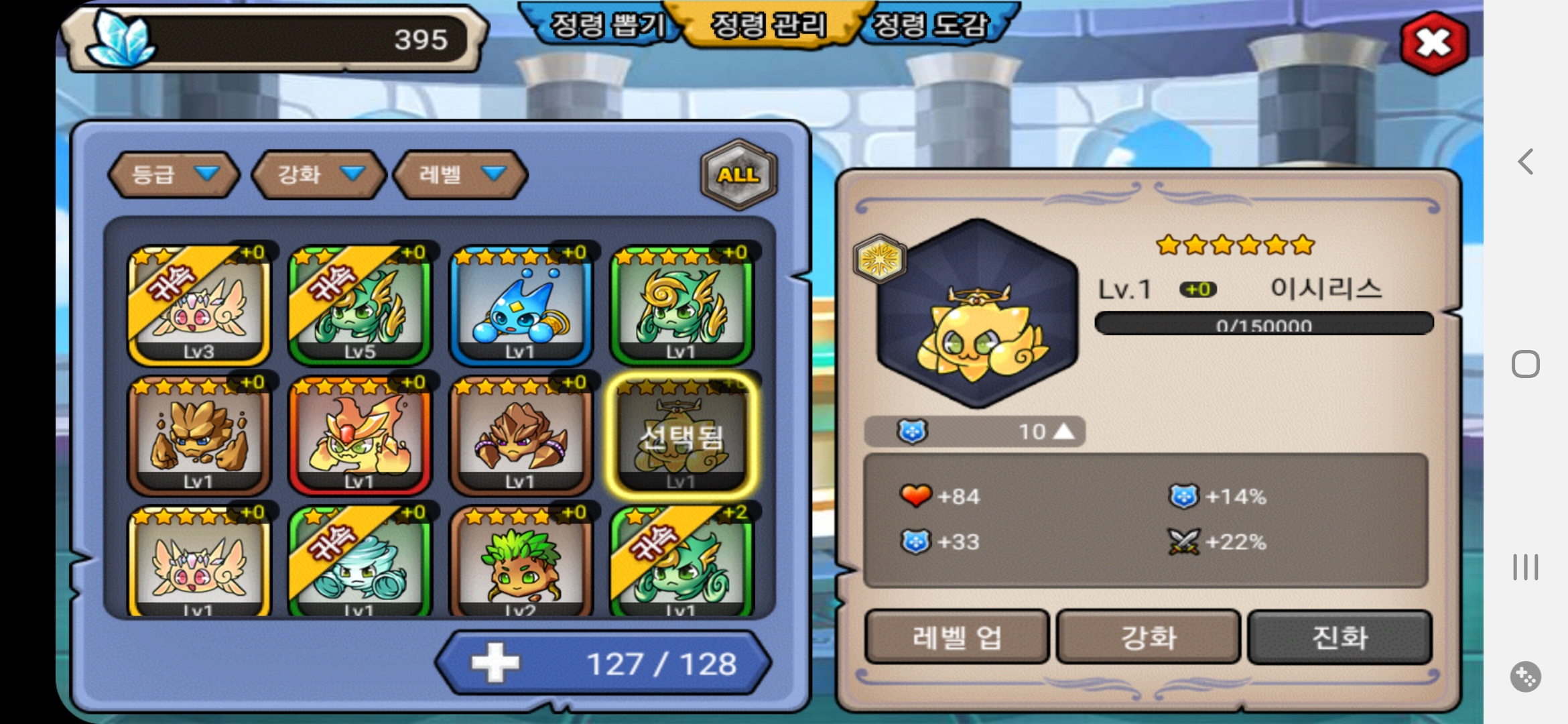
Task: Select the fire spirit with red border
Action: tap(360, 436)
